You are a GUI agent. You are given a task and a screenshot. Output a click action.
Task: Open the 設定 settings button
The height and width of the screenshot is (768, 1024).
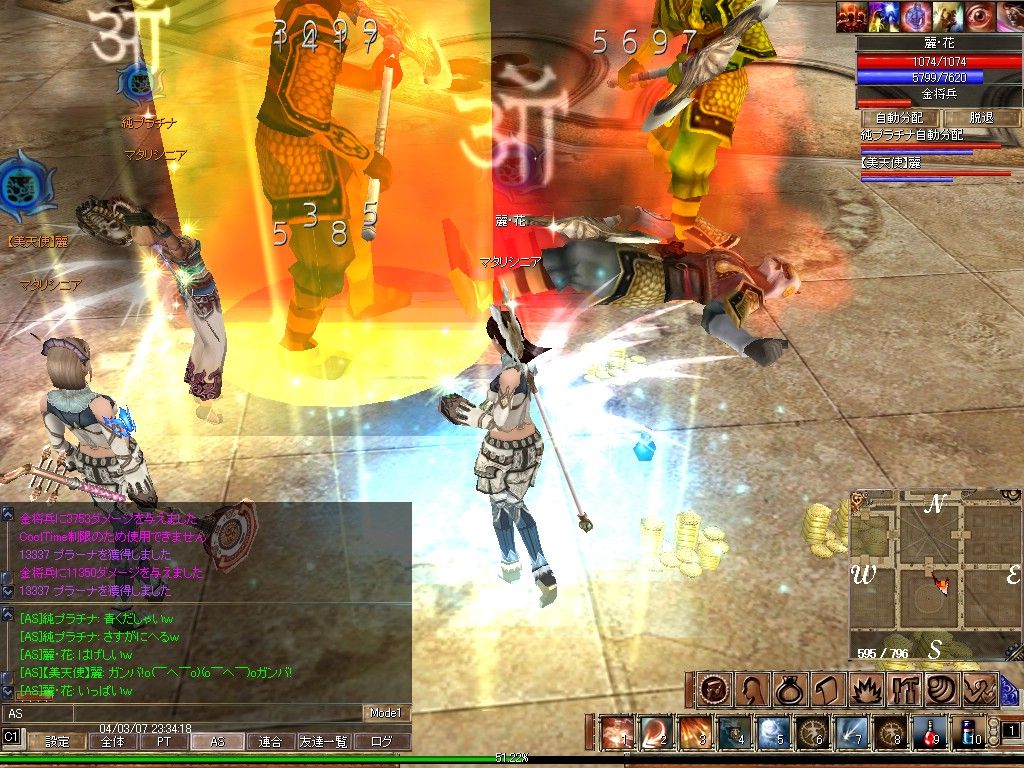pos(57,742)
